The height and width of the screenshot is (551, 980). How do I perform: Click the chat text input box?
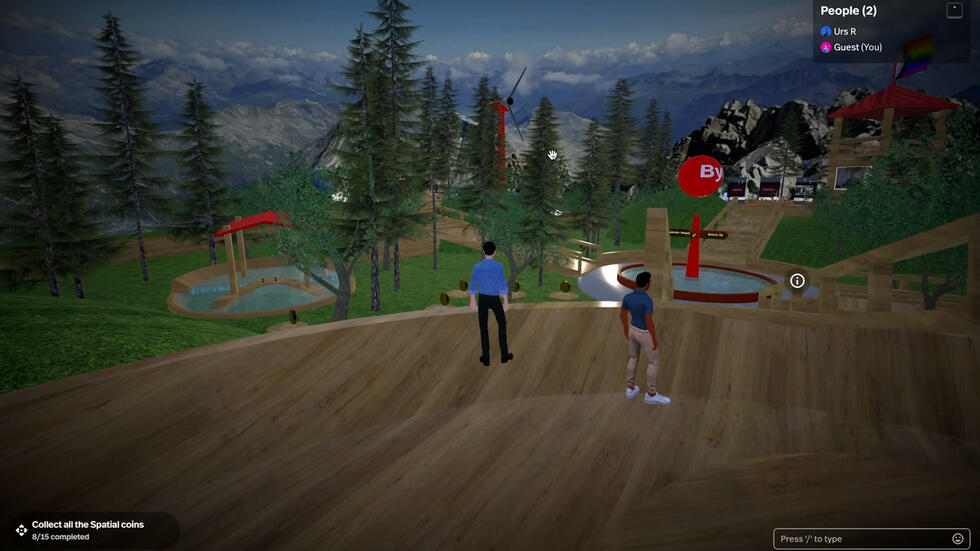coord(862,539)
